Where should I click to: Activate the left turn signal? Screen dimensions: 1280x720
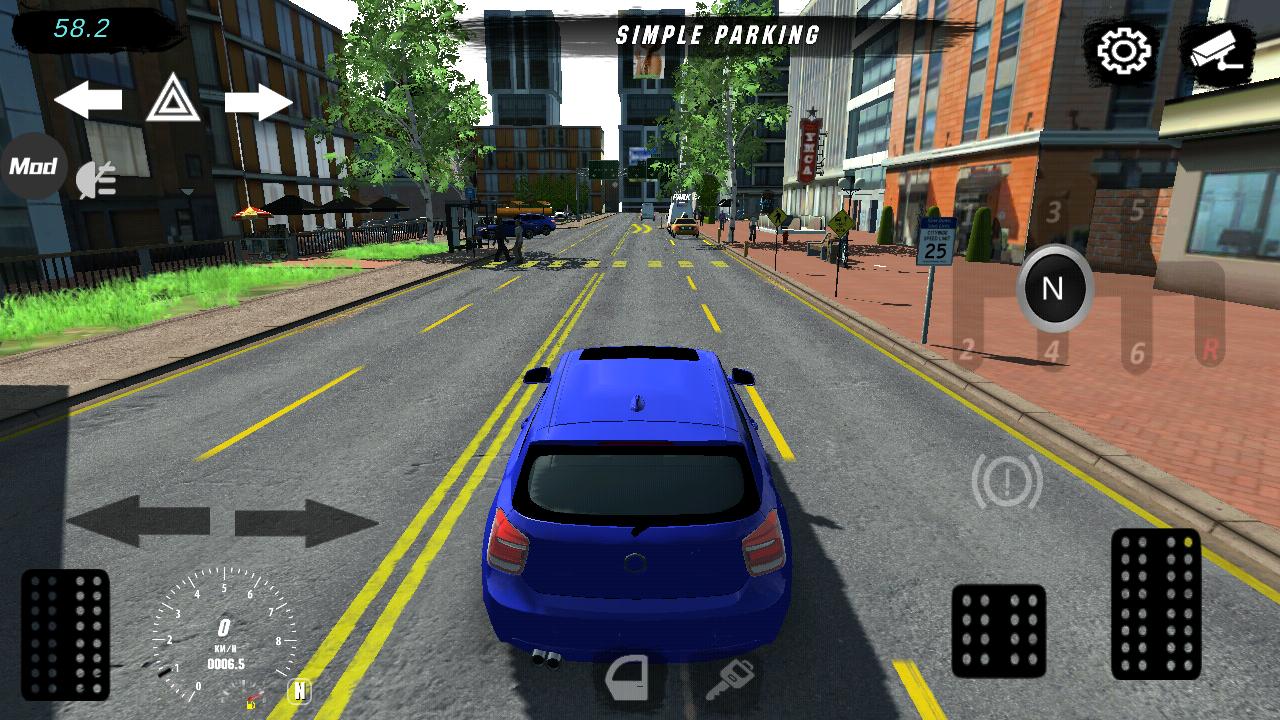[x=88, y=100]
